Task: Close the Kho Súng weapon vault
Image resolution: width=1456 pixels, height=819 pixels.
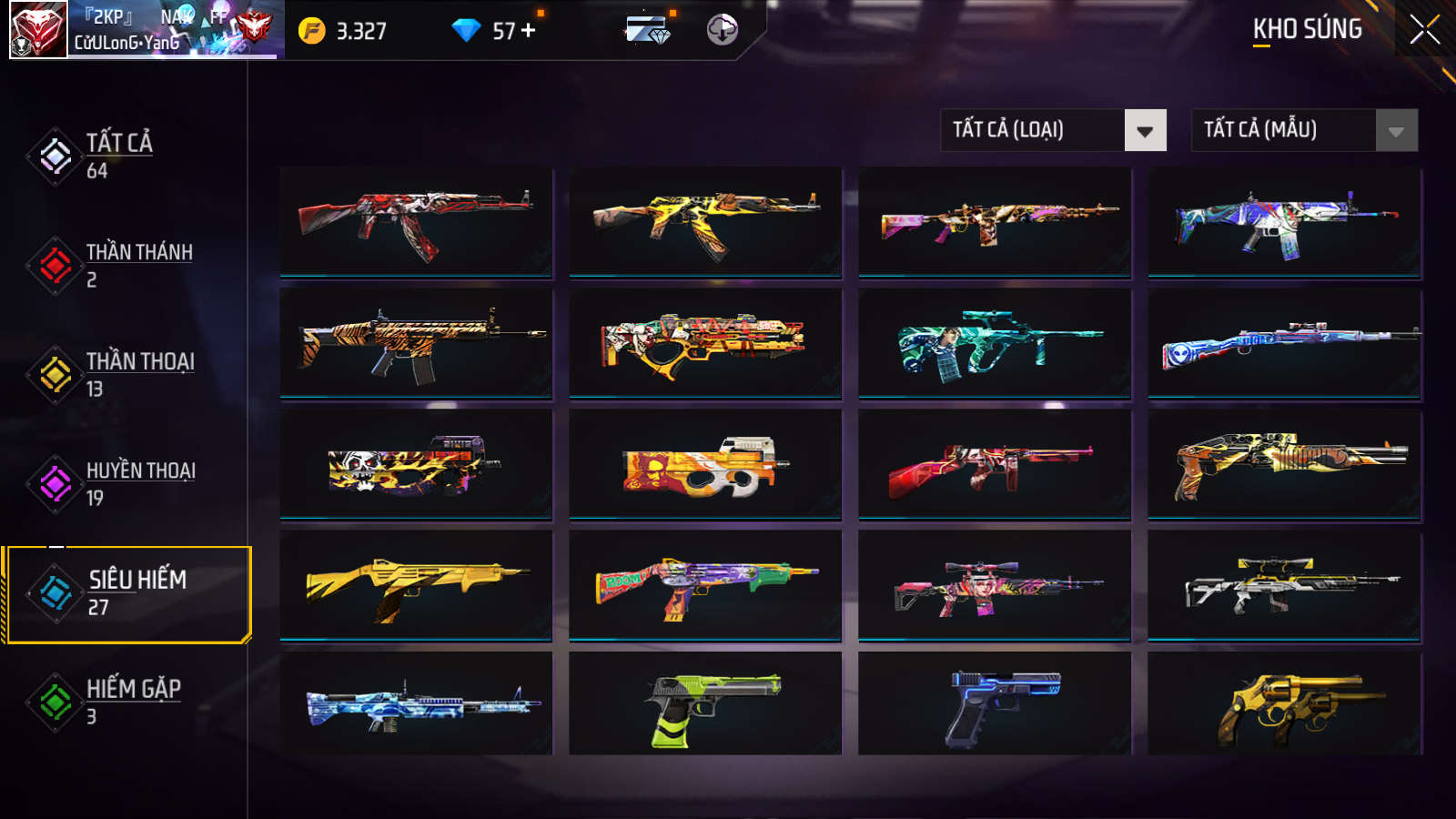Action: 1424,30
